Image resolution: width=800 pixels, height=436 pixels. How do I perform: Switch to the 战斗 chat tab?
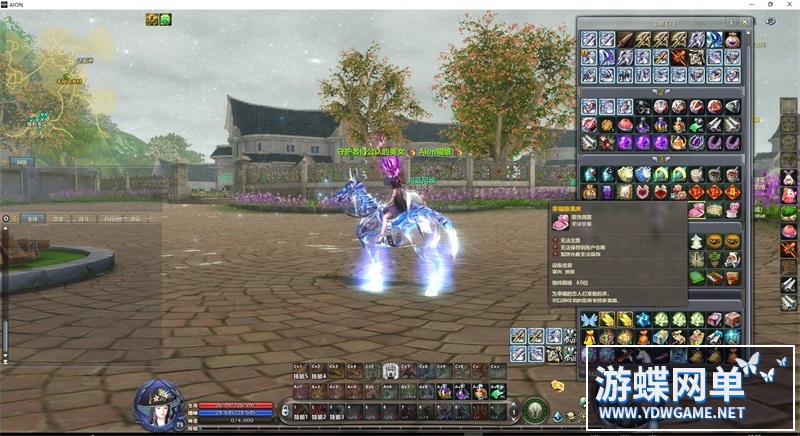click(x=84, y=218)
